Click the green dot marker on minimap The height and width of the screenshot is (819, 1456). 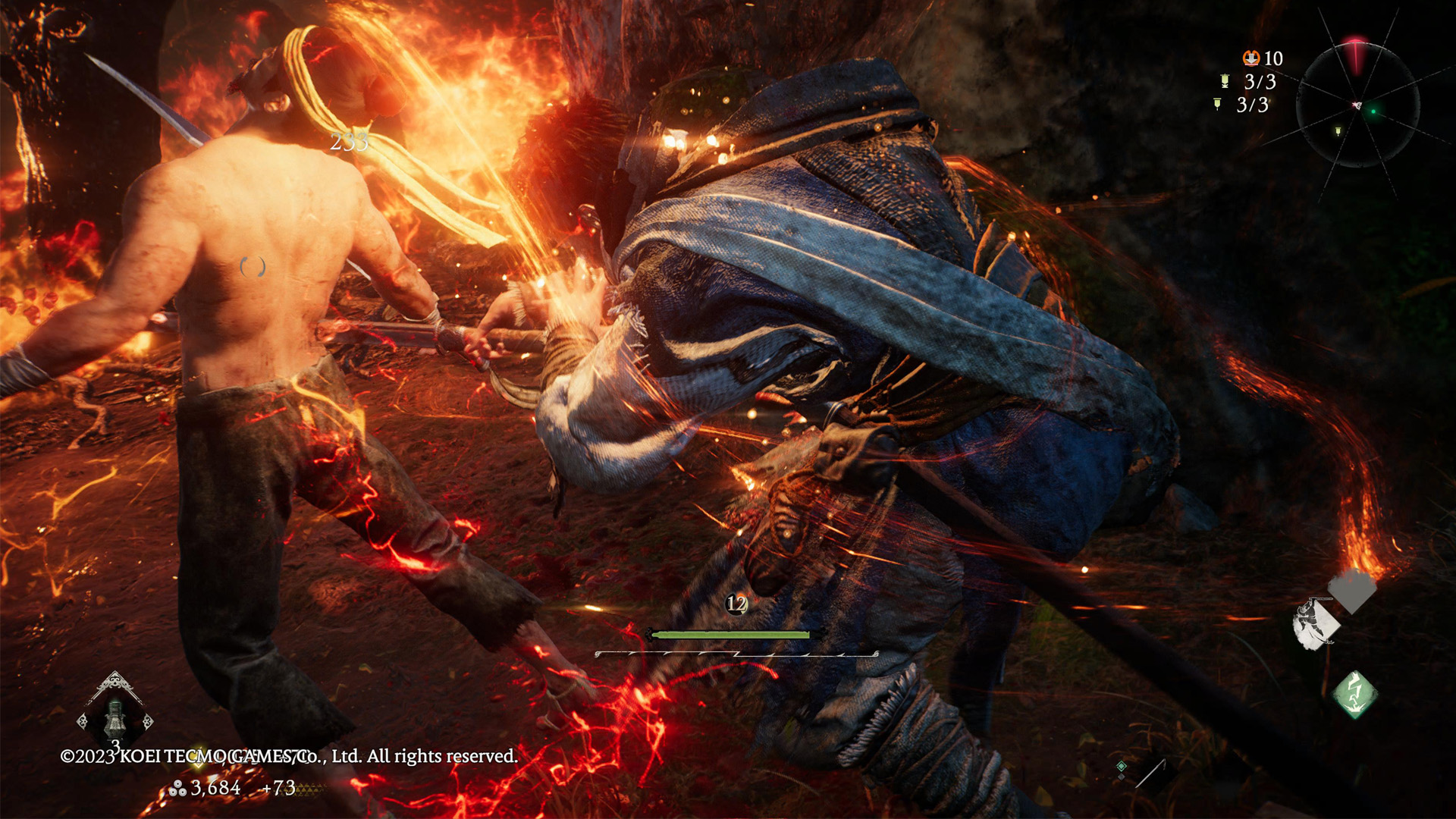pyautogui.click(x=1373, y=111)
